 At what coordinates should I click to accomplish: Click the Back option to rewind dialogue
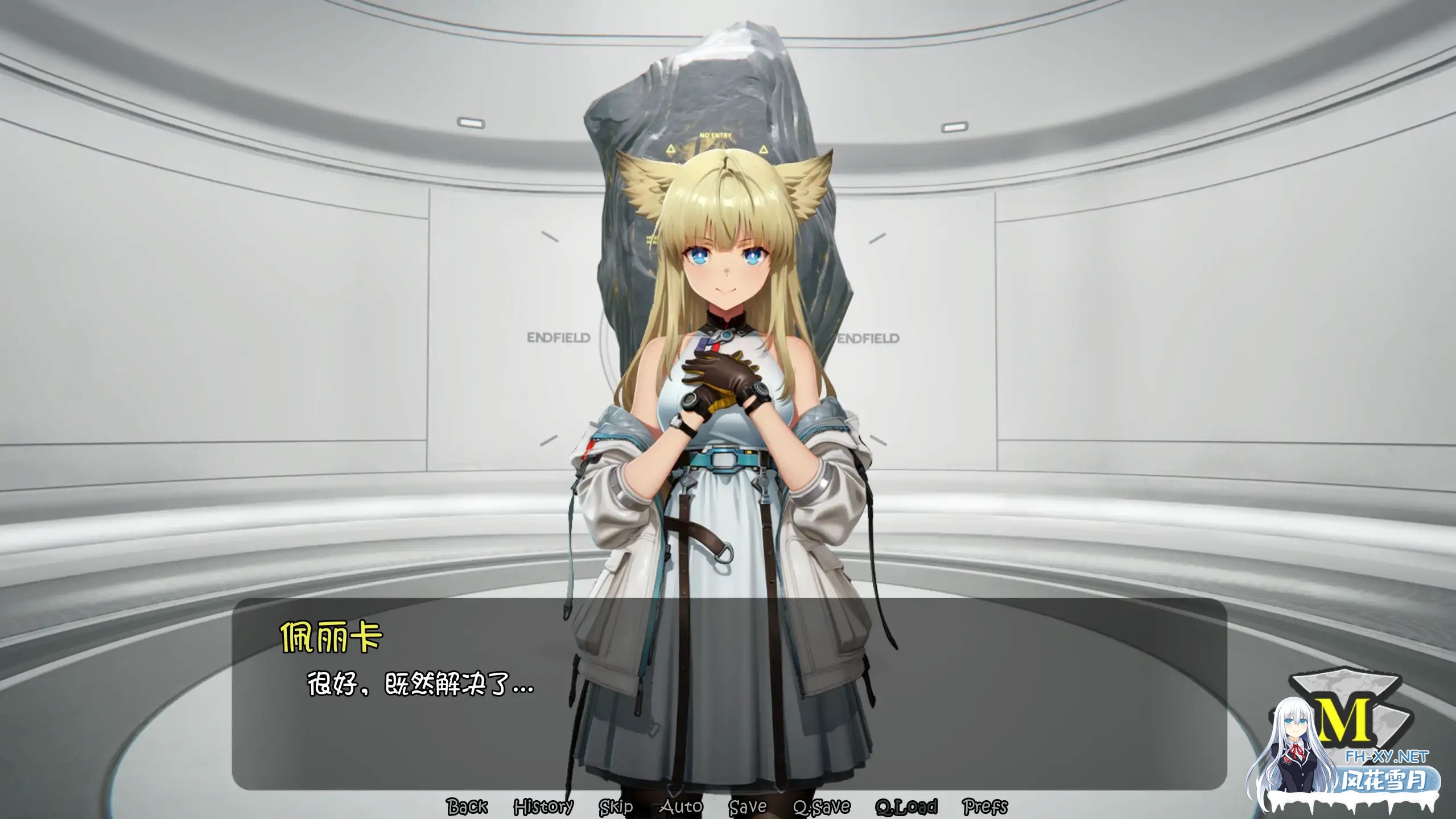[x=468, y=806]
